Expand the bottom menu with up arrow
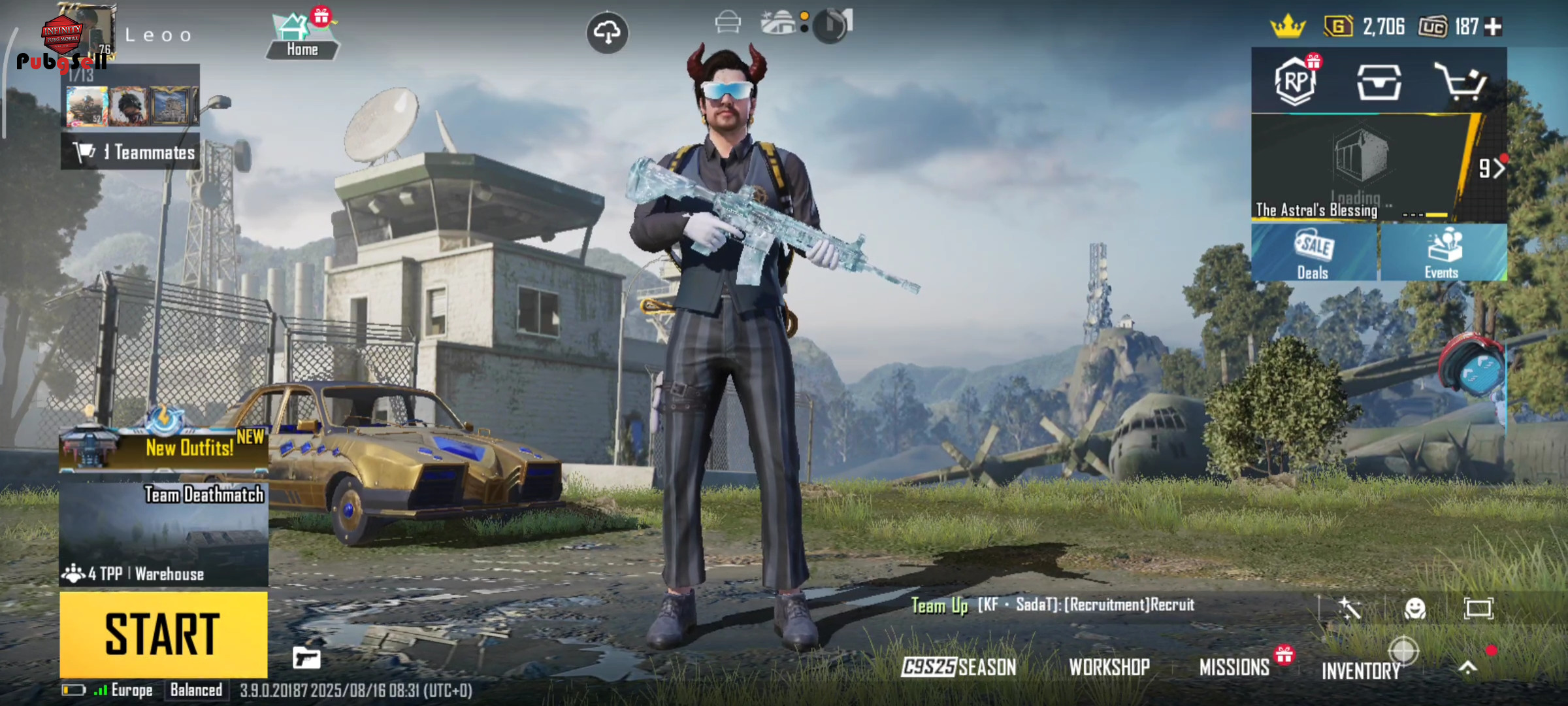 (x=1467, y=667)
